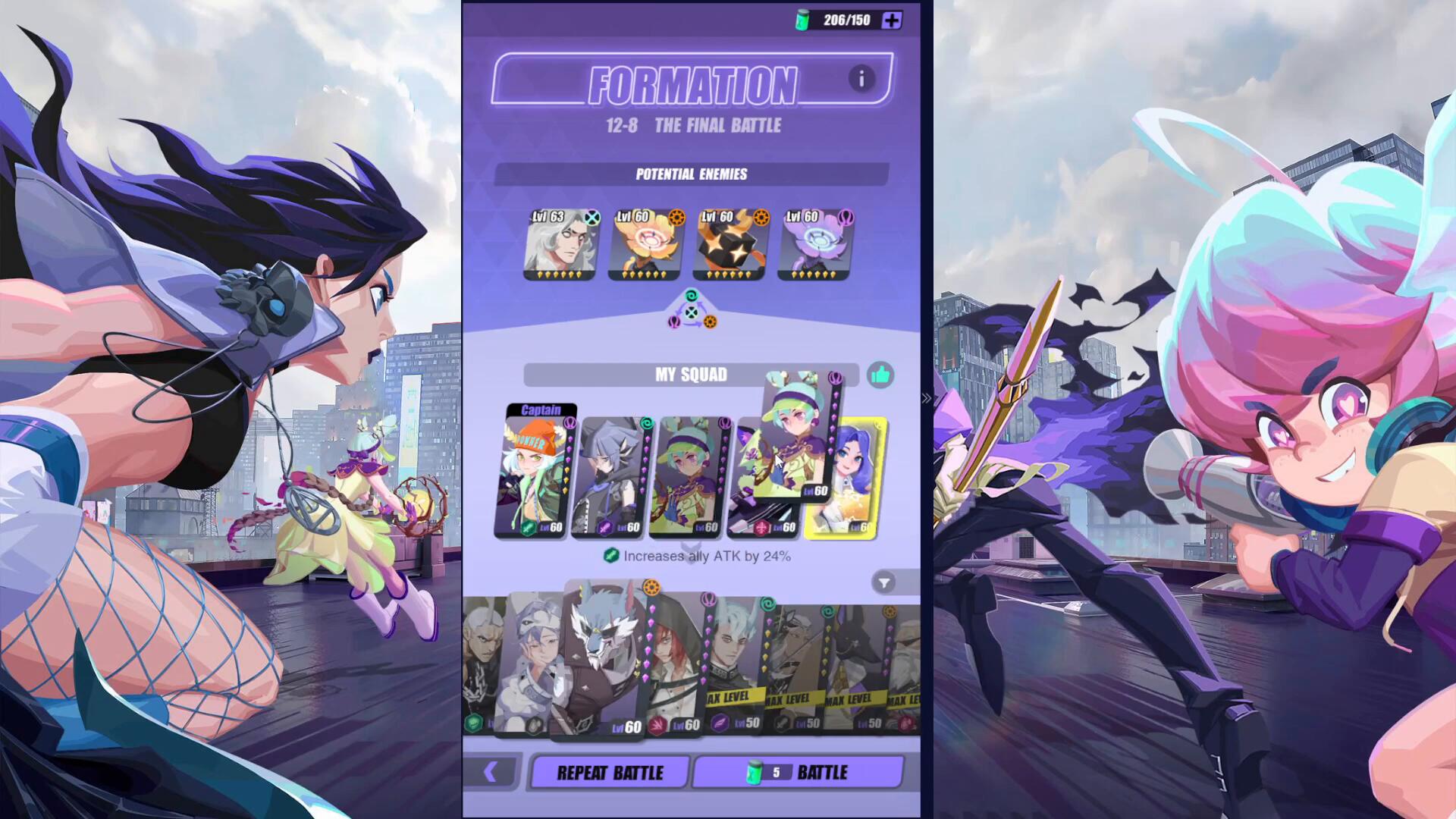Pick the red-haired hero card

click(673, 667)
